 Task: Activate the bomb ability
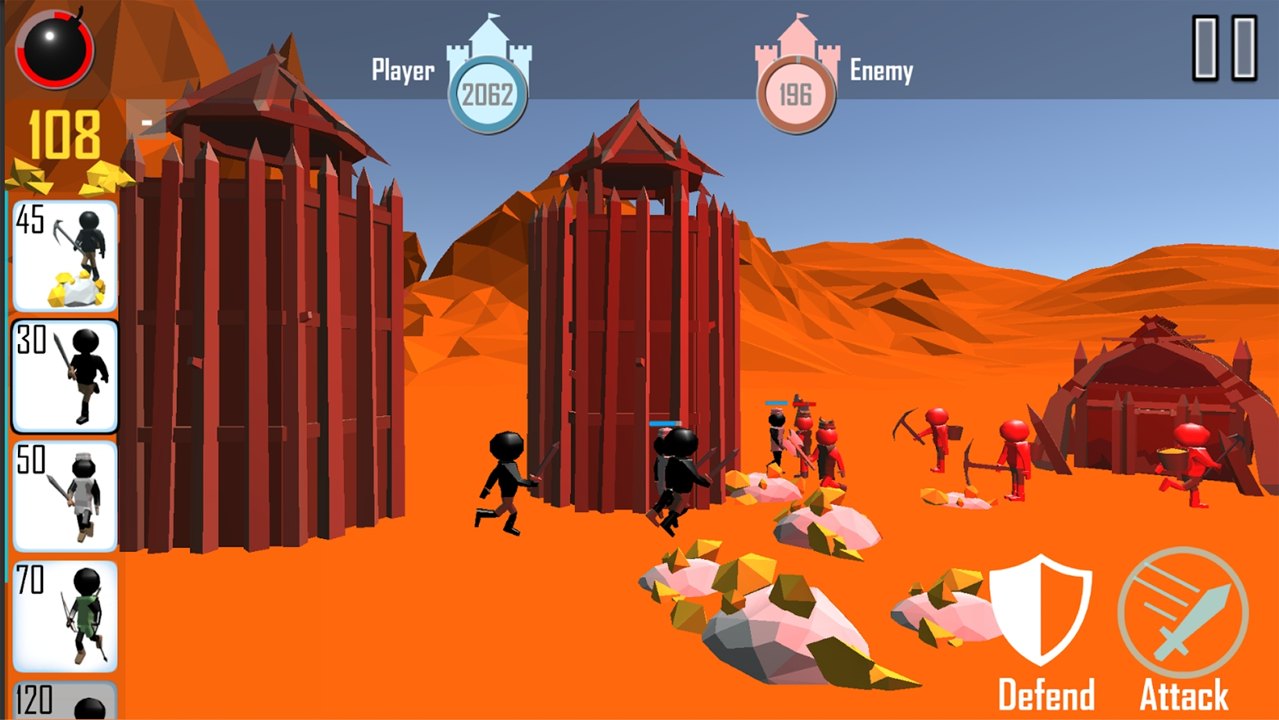[55, 49]
